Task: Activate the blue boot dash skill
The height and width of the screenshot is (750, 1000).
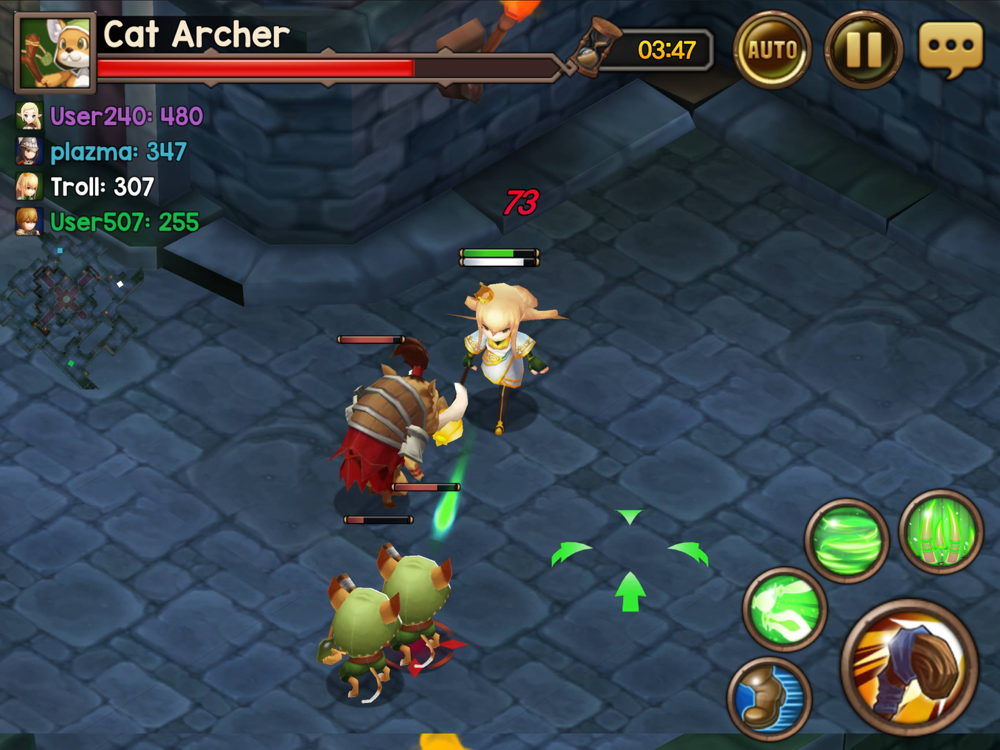Action: pyautogui.click(x=769, y=697)
